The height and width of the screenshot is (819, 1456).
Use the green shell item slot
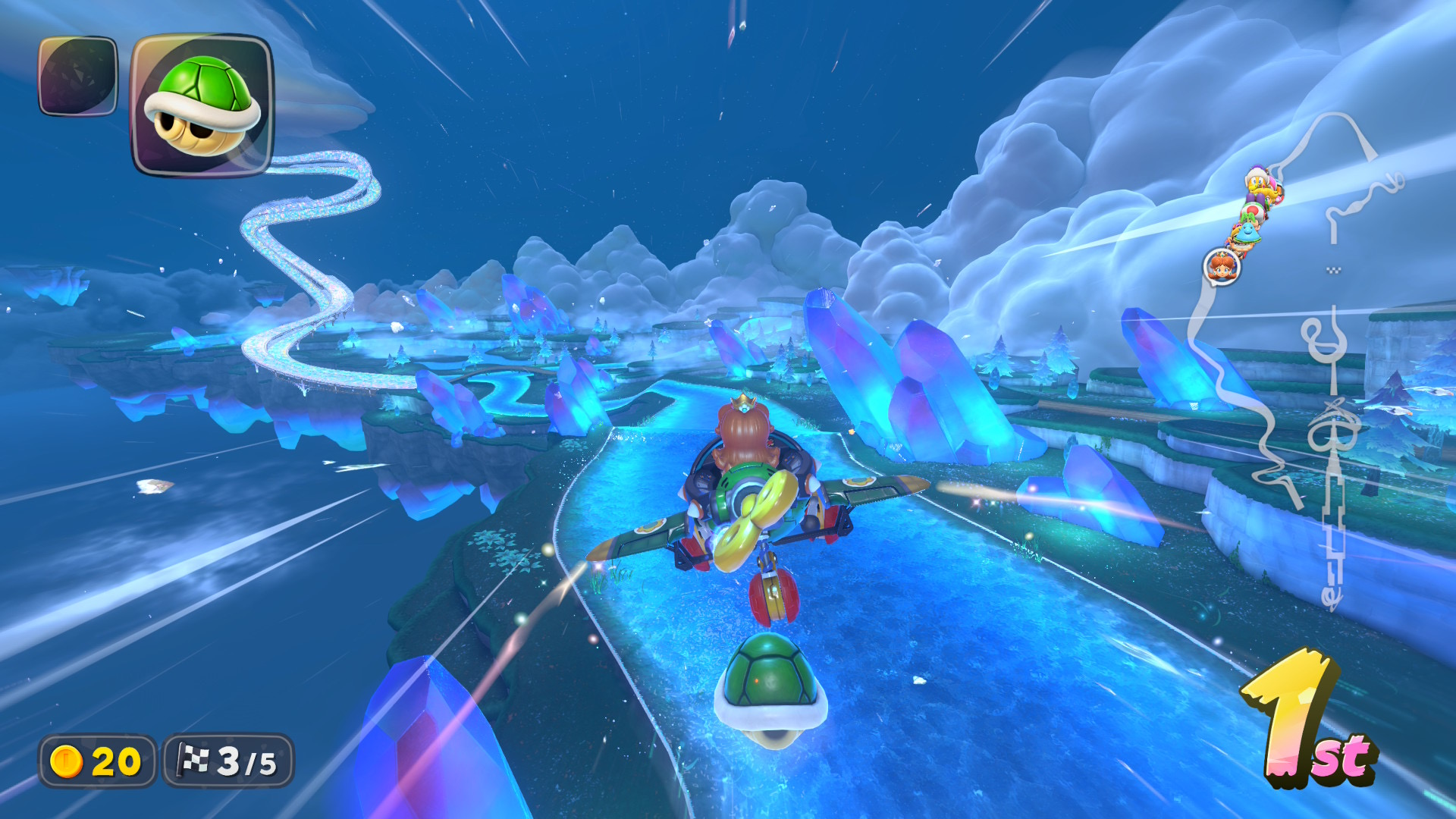[x=202, y=105]
